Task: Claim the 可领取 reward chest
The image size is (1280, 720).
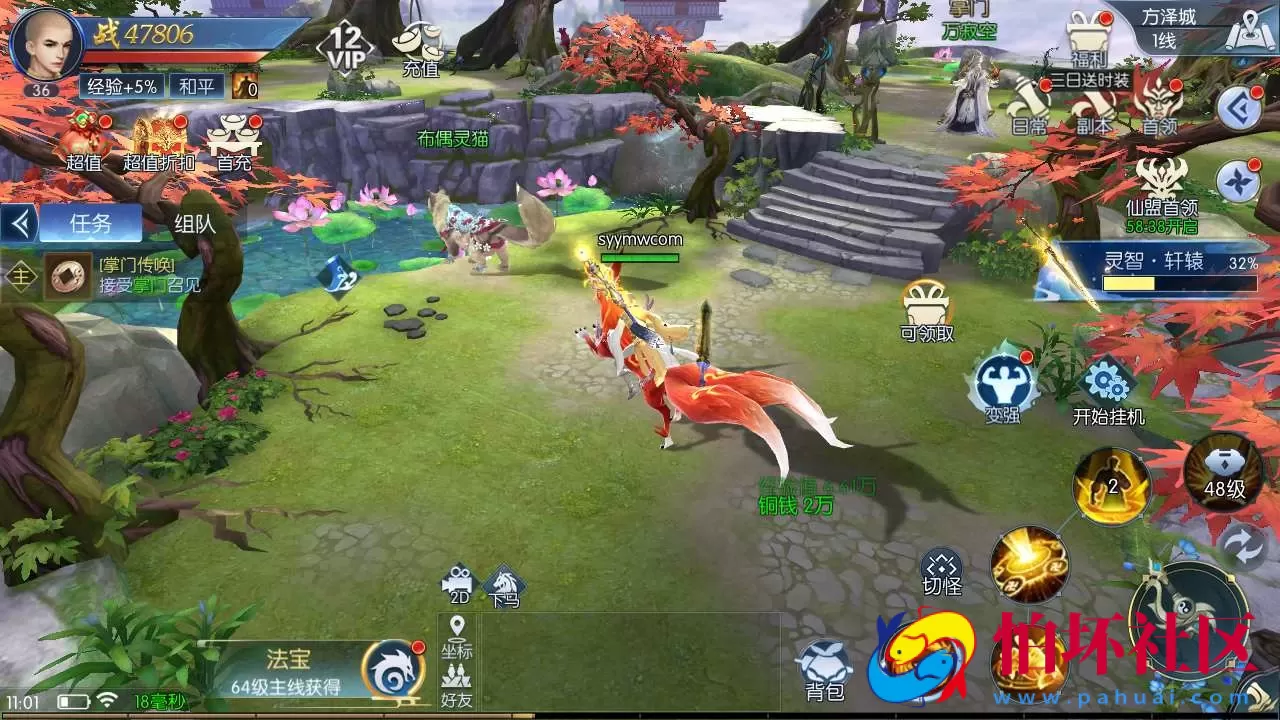Action: pyautogui.click(x=927, y=308)
